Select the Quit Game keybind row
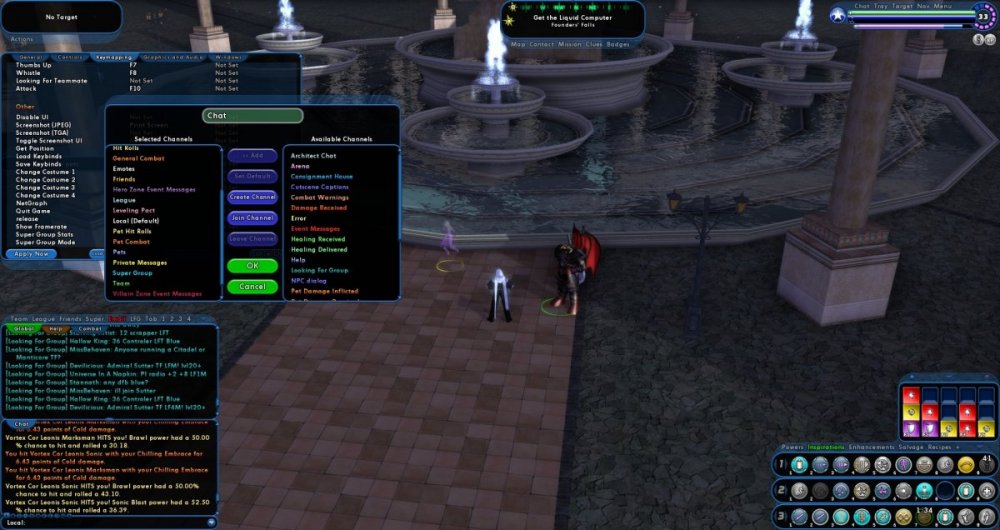 click(32, 211)
